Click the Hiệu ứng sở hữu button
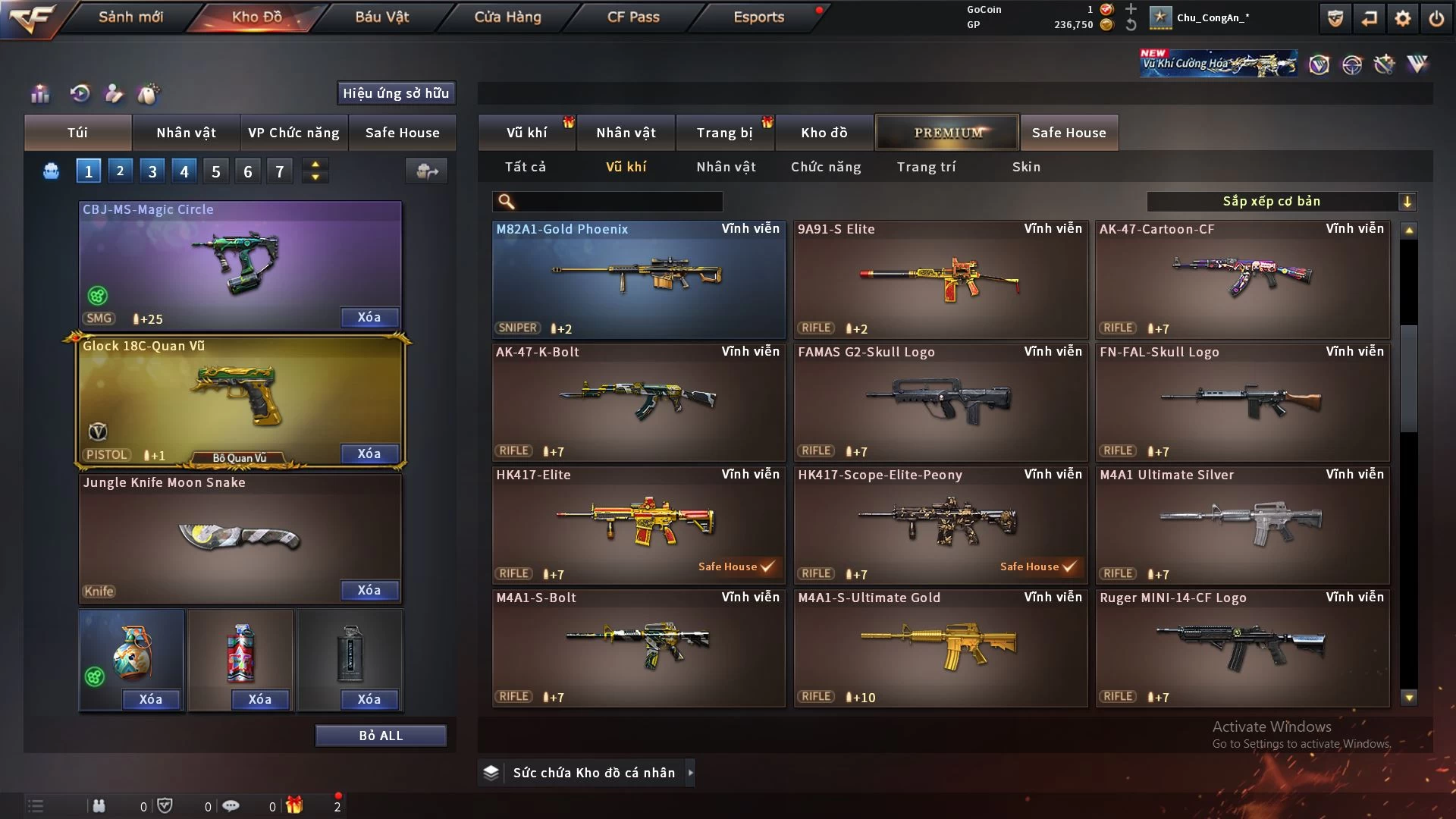Image resolution: width=1456 pixels, height=819 pixels. coord(396,93)
